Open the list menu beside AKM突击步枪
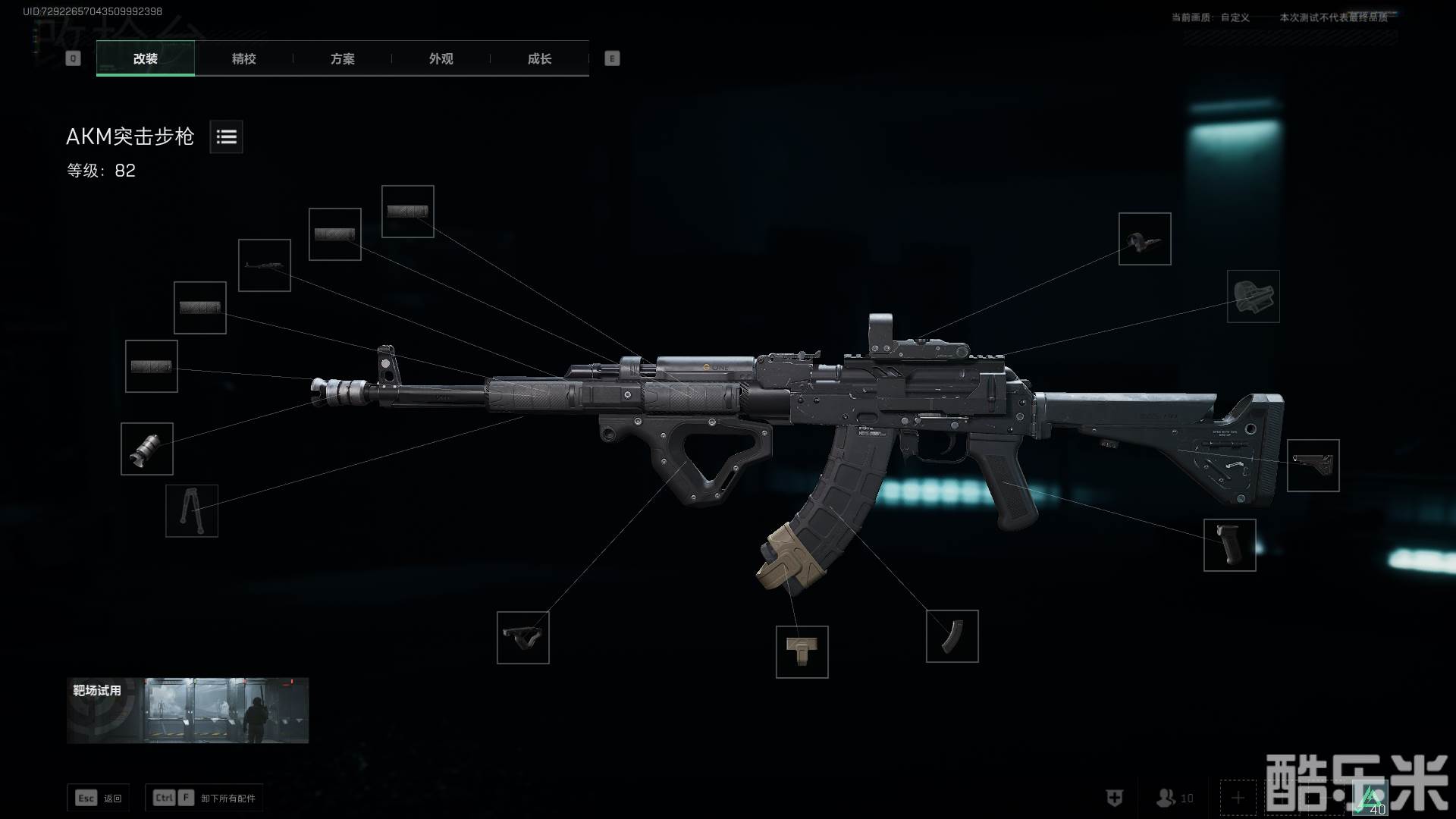Image resolution: width=1456 pixels, height=819 pixels. coord(226,136)
